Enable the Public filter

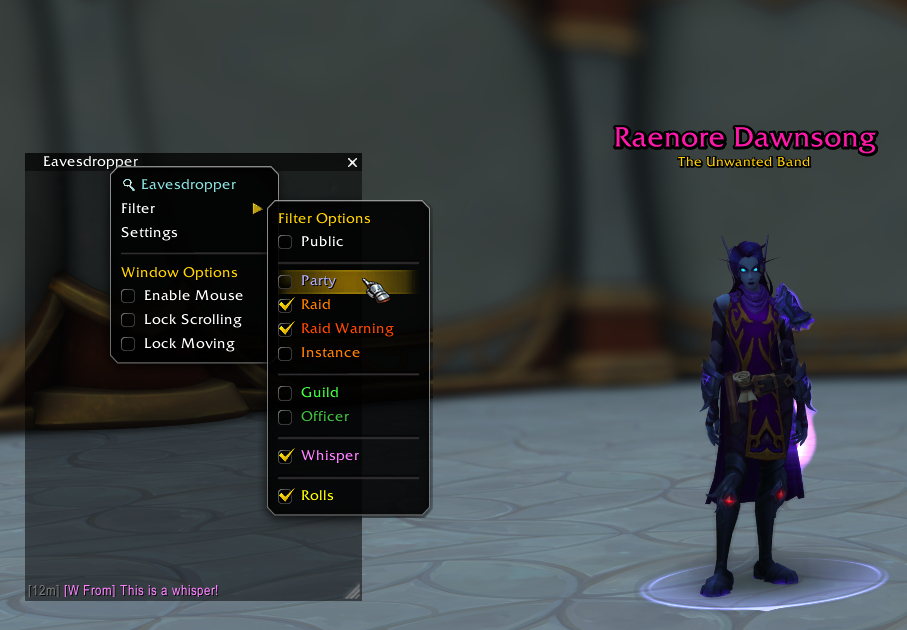click(x=286, y=242)
